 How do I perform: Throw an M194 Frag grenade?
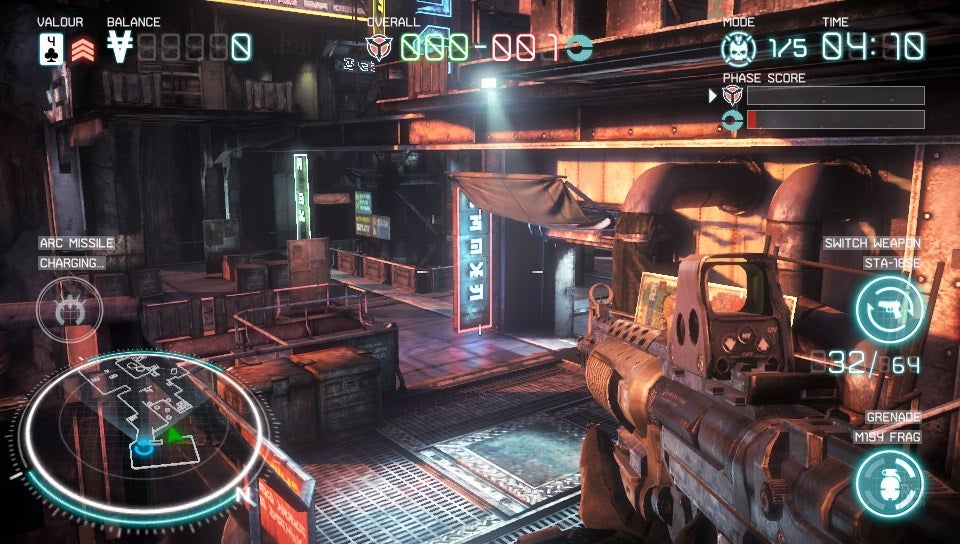click(x=888, y=484)
